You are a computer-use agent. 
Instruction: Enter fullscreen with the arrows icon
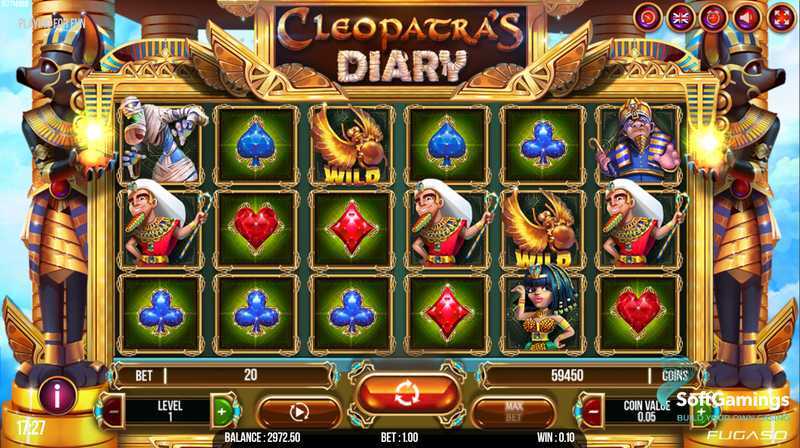click(x=779, y=18)
